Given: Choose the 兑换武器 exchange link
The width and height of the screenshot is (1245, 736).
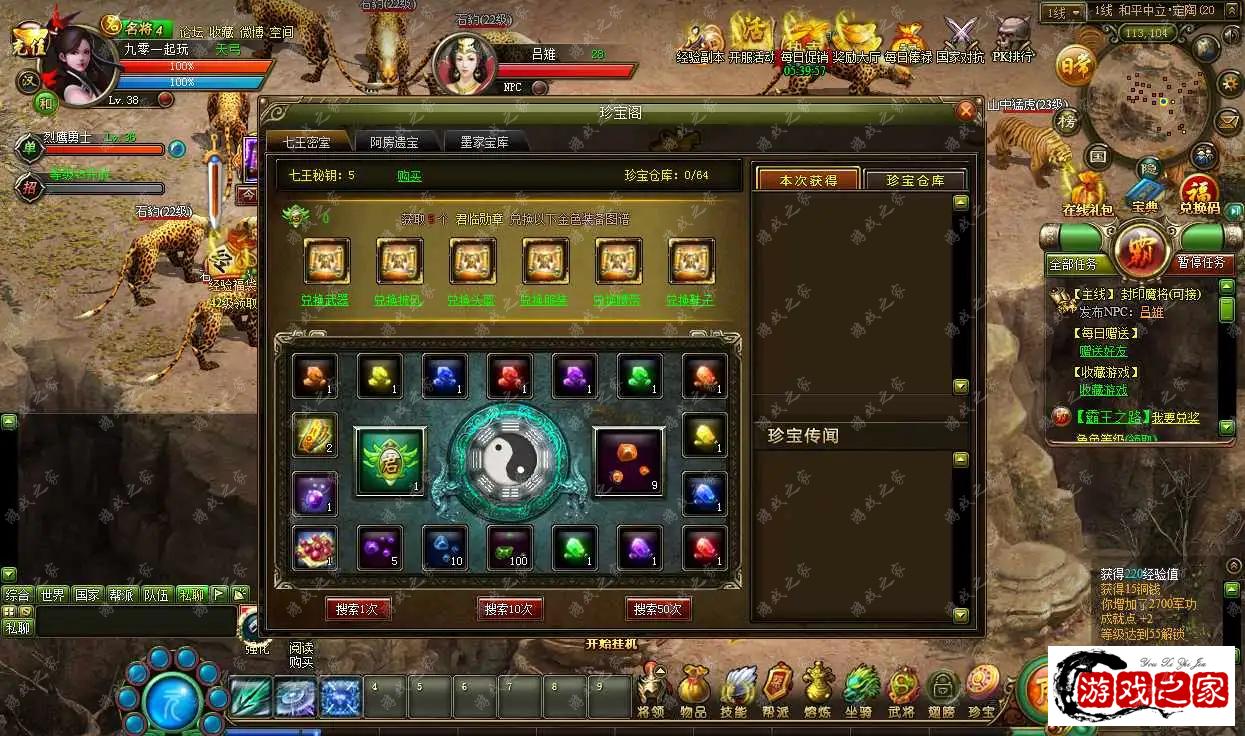Looking at the screenshot, I should [325, 299].
